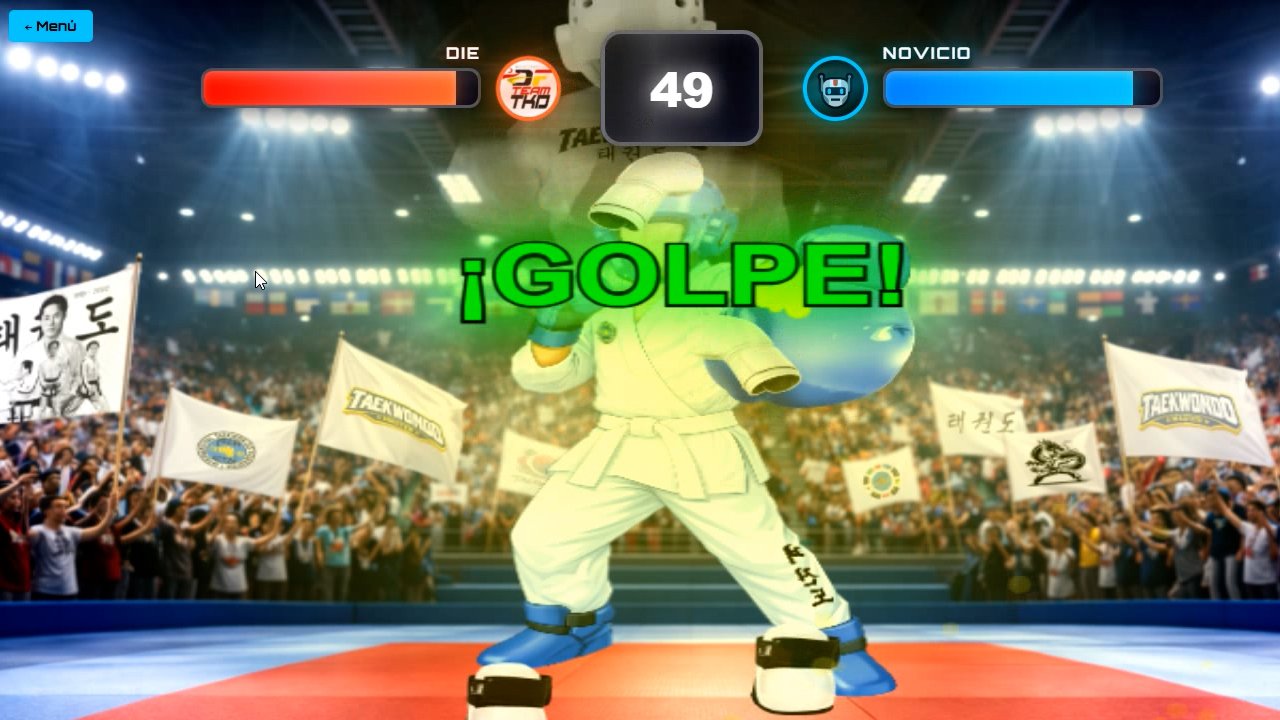
Task: Select the blue robot avatar icon
Action: 835,88
